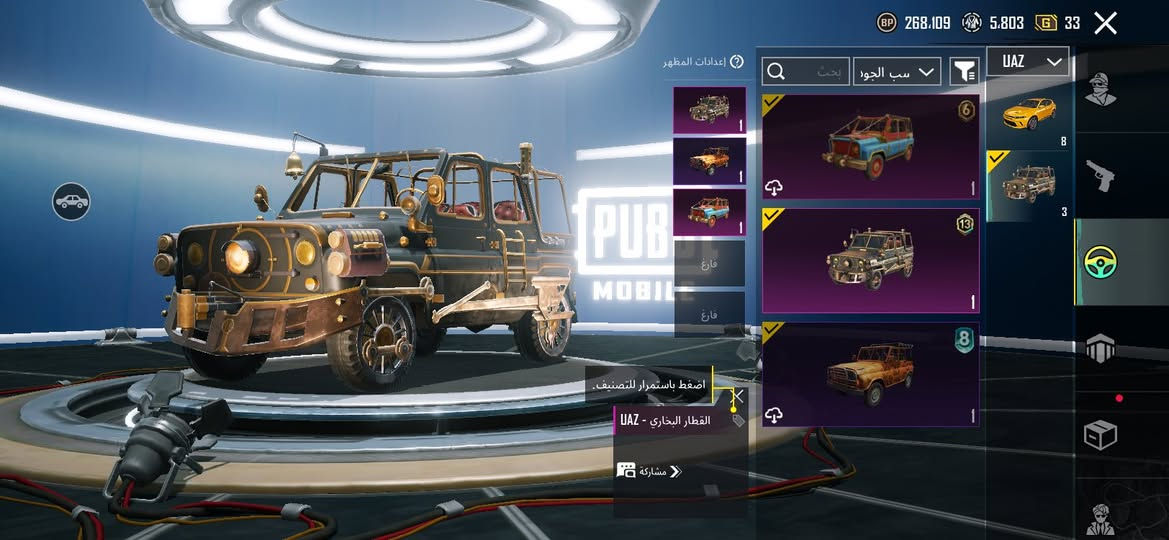Open the sort order dropdown

pos(897,71)
